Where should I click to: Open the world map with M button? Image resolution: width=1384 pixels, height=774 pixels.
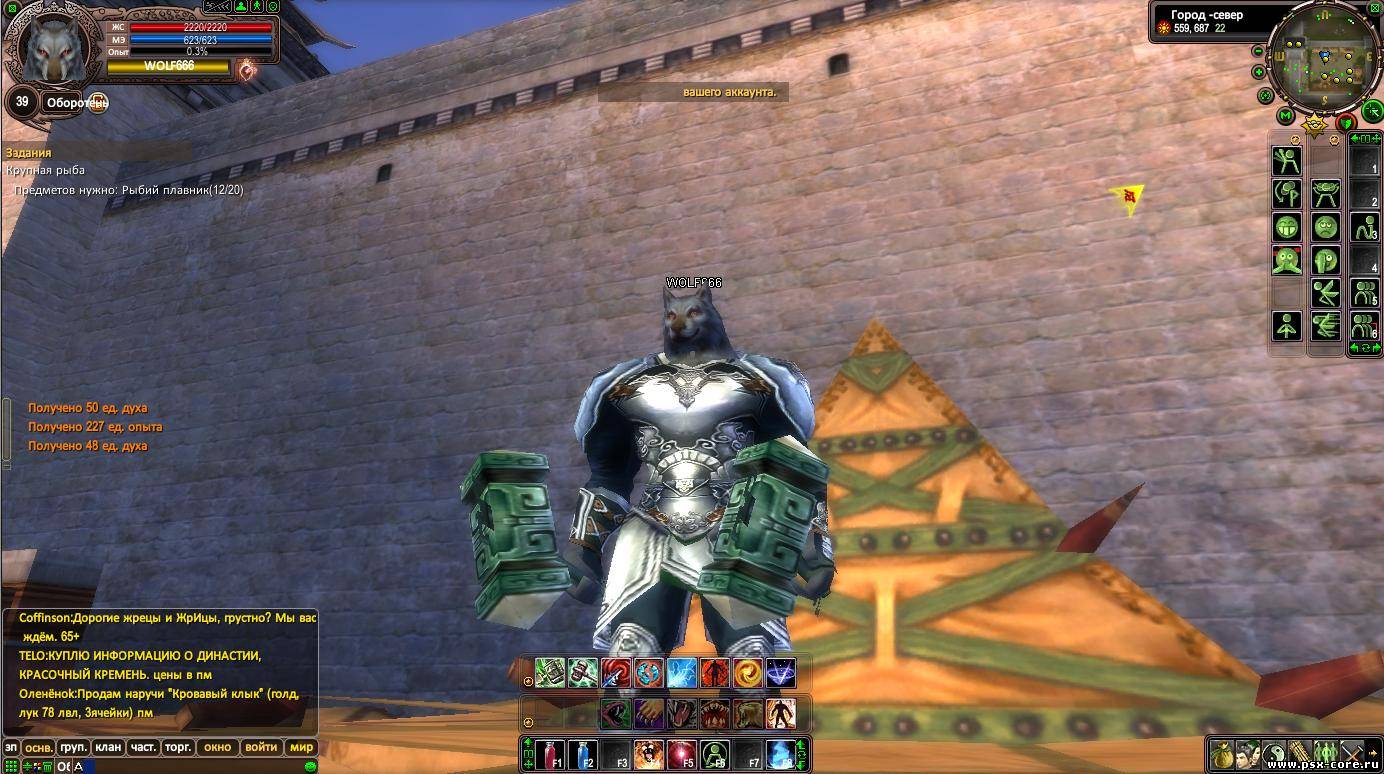point(1286,117)
